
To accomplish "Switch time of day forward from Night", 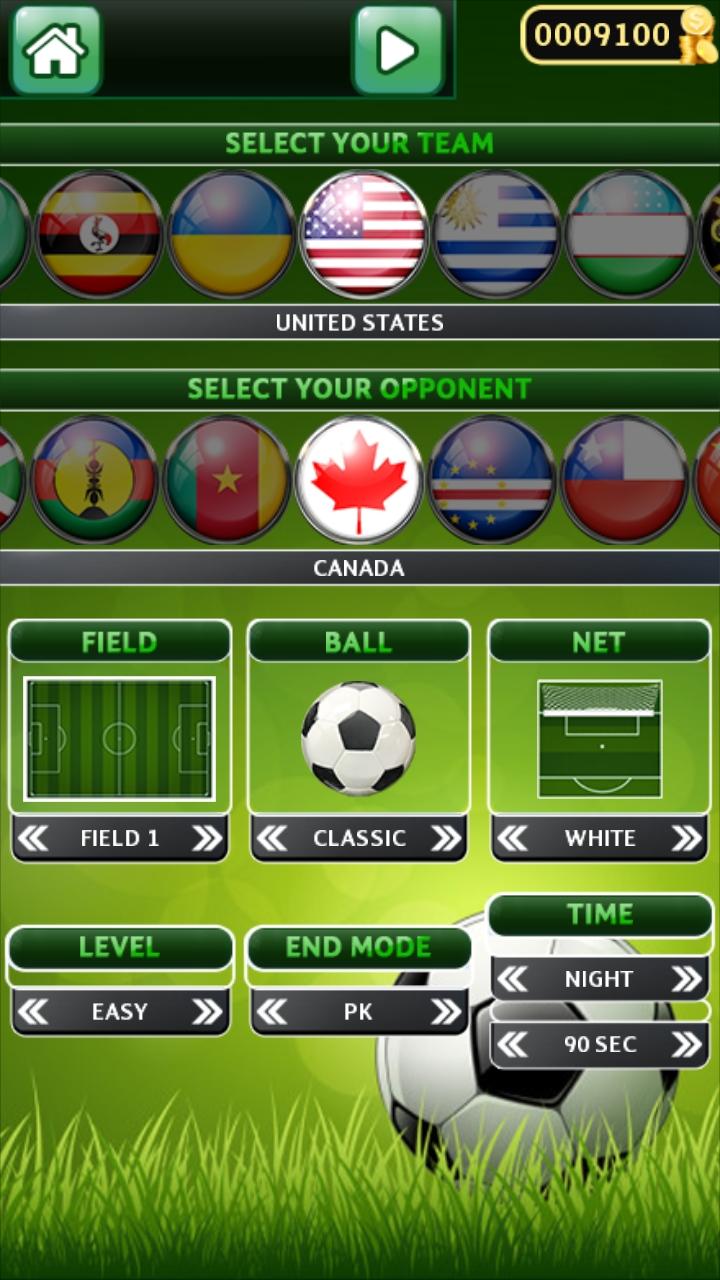I will (686, 979).
